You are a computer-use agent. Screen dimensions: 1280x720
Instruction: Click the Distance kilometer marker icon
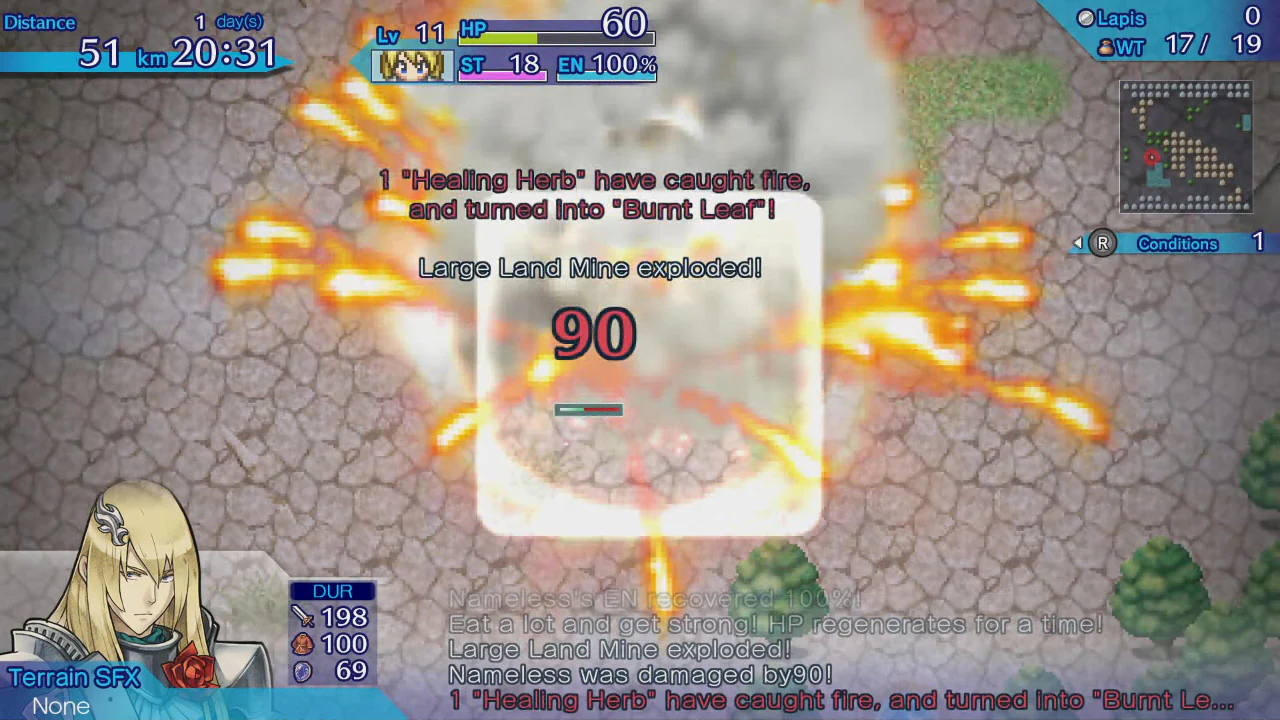[x=152, y=59]
